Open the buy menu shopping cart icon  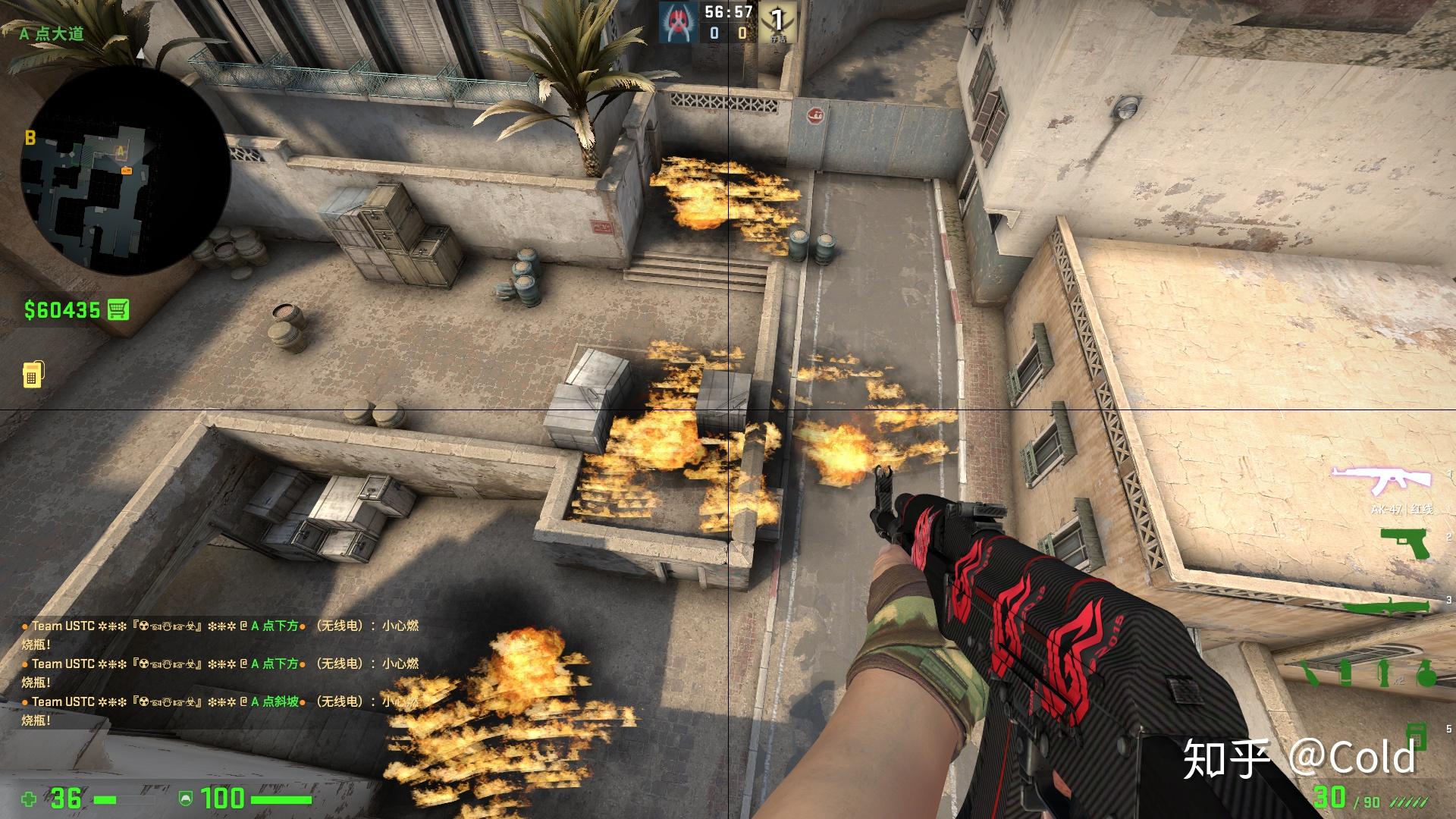(x=119, y=309)
